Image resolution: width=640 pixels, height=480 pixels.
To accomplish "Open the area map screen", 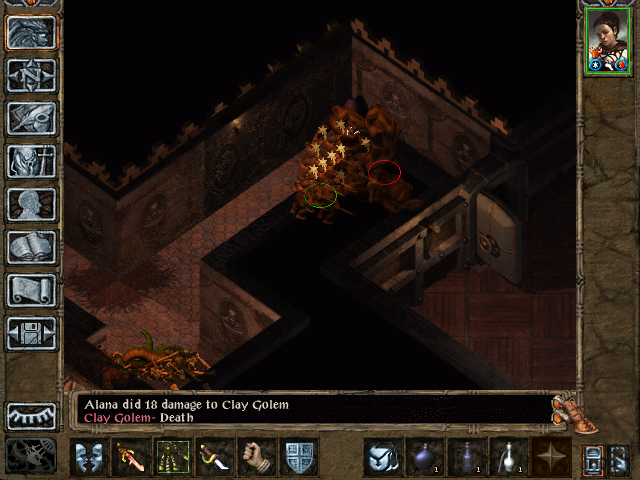I will [x=31, y=76].
